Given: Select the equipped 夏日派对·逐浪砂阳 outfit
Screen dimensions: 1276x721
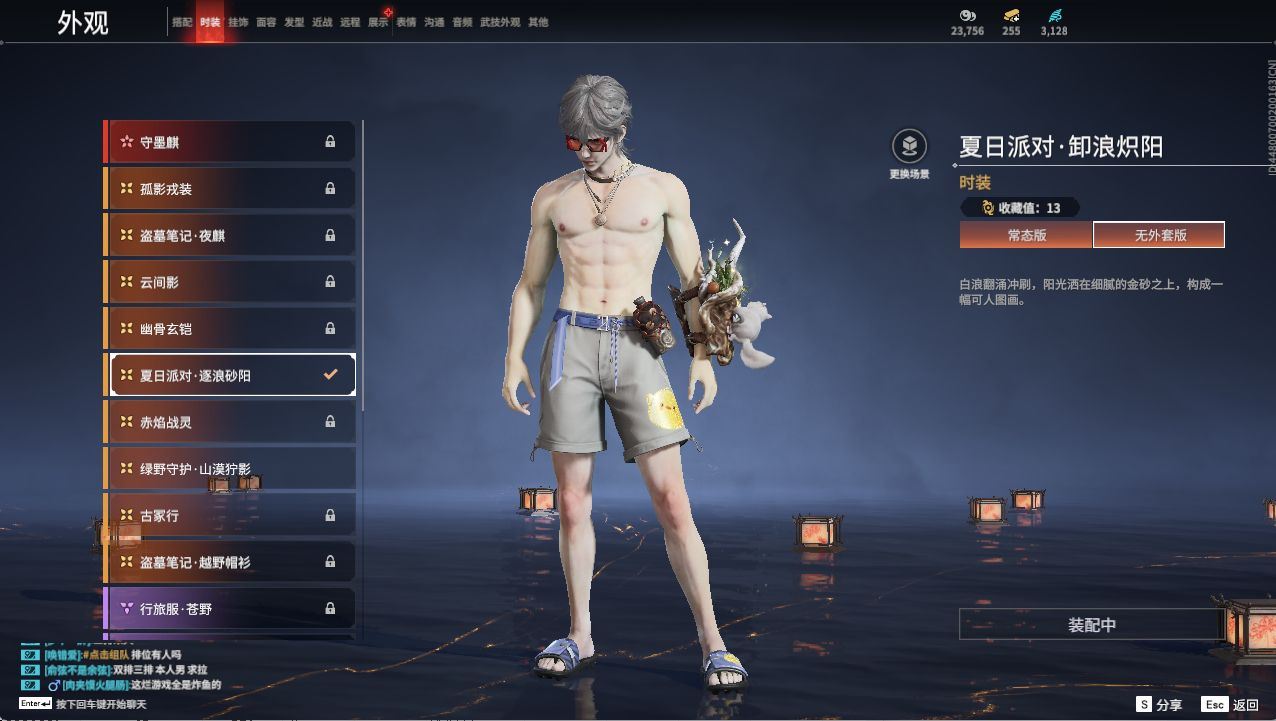Looking at the screenshot, I should [230, 375].
